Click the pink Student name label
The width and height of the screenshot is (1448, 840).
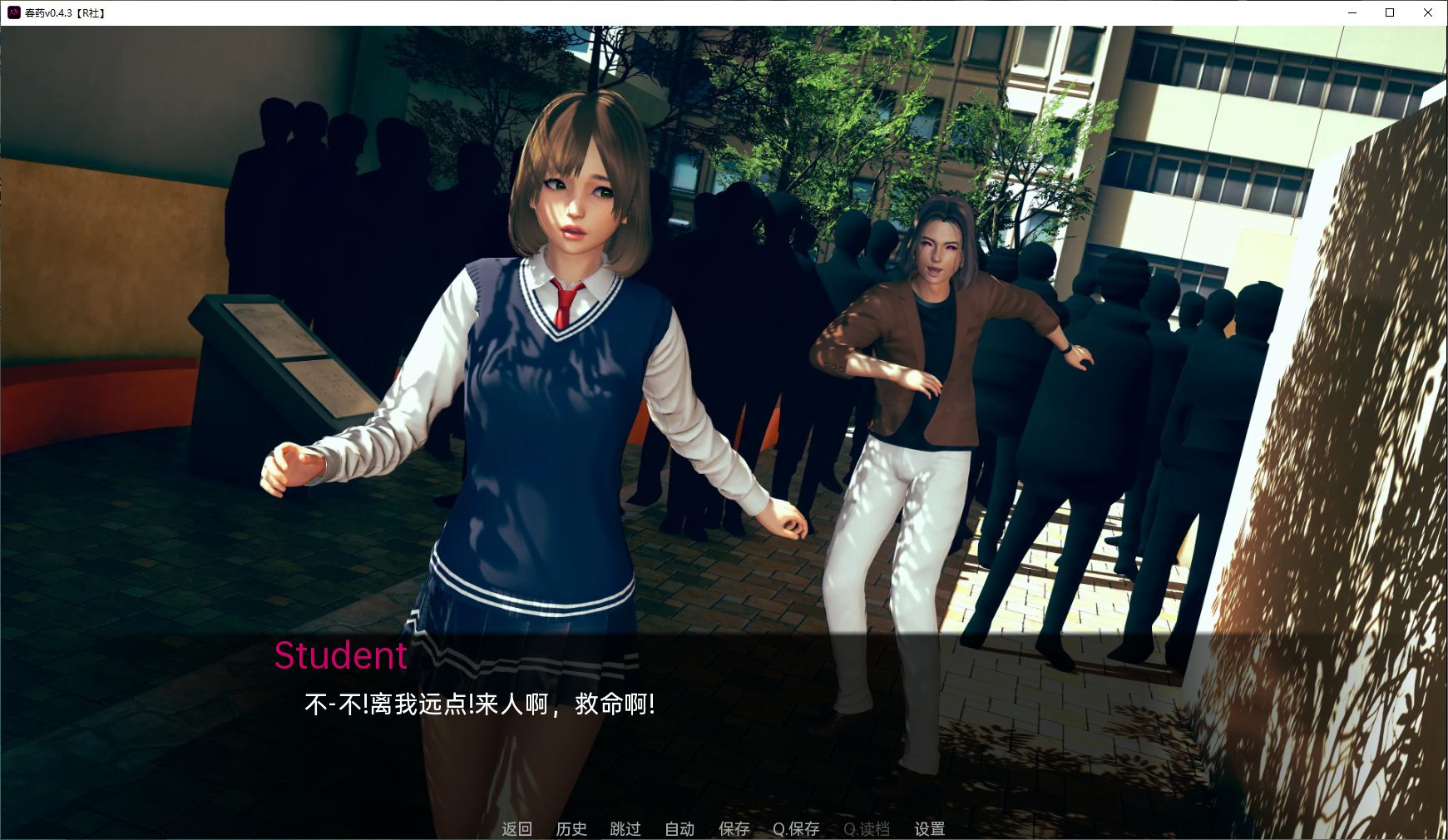[341, 656]
